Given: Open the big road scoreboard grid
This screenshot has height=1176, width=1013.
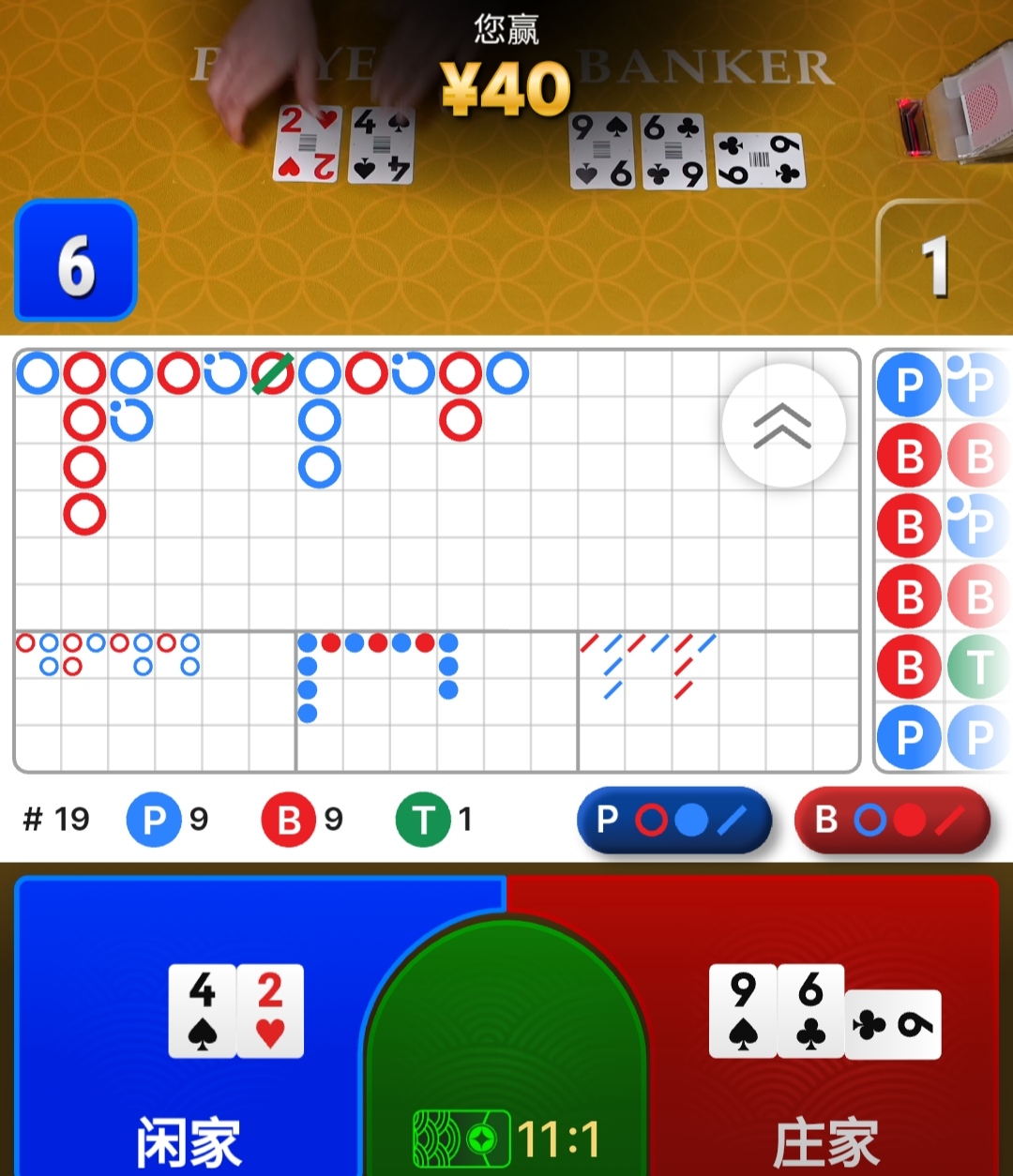Looking at the screenshot, I should click(x=375, y=488).
